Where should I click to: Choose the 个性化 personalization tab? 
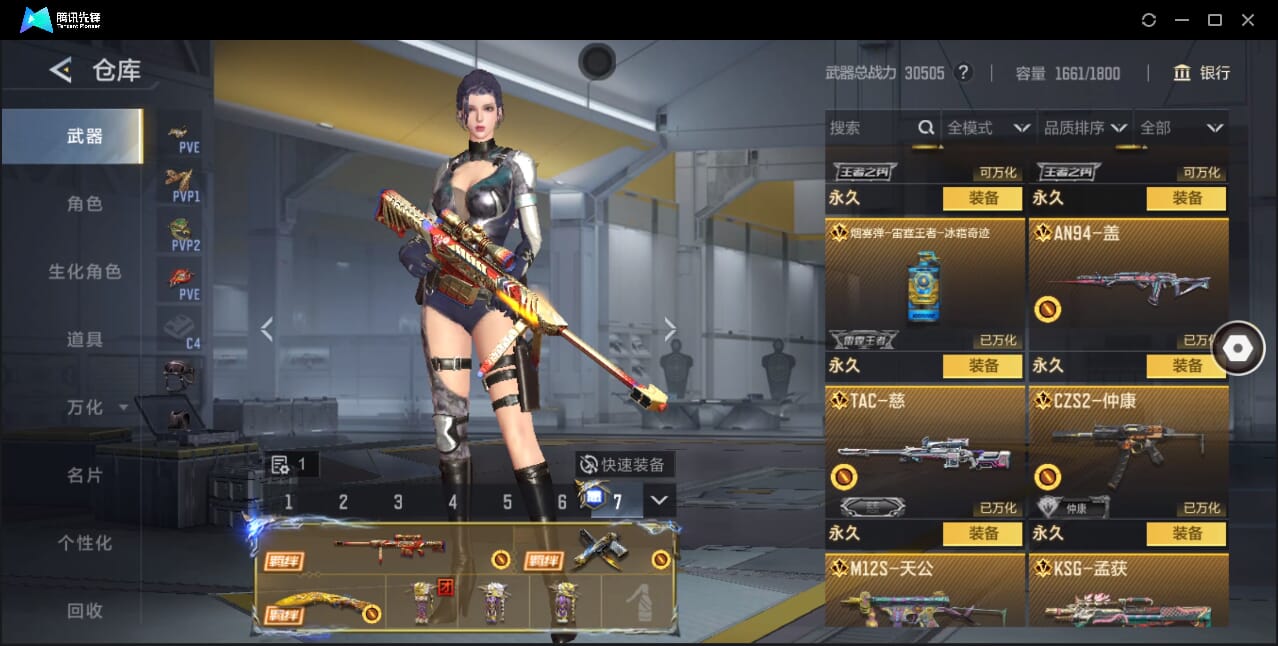(85, 543)
